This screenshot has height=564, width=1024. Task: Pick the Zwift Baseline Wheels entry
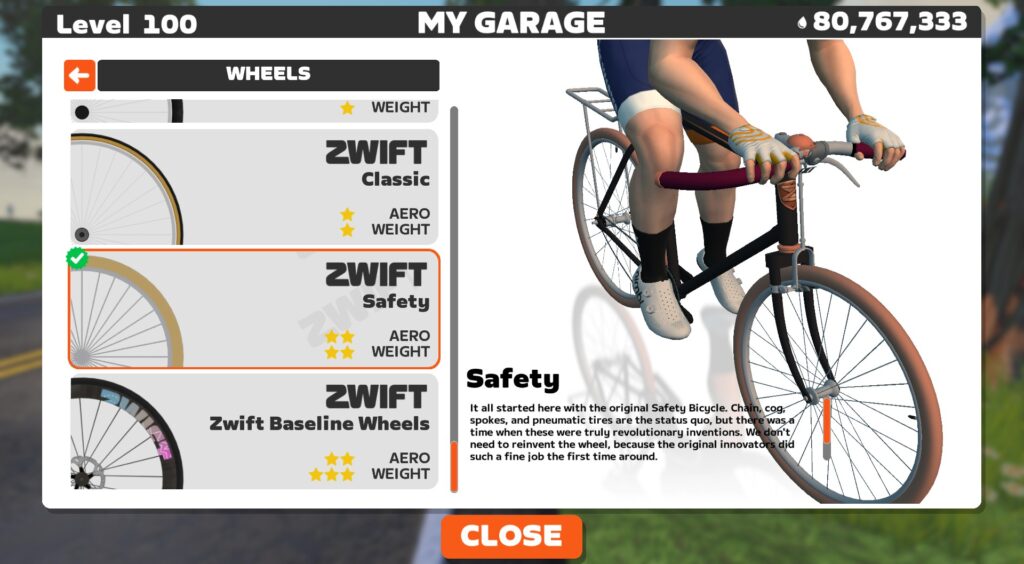coord(254,432)
